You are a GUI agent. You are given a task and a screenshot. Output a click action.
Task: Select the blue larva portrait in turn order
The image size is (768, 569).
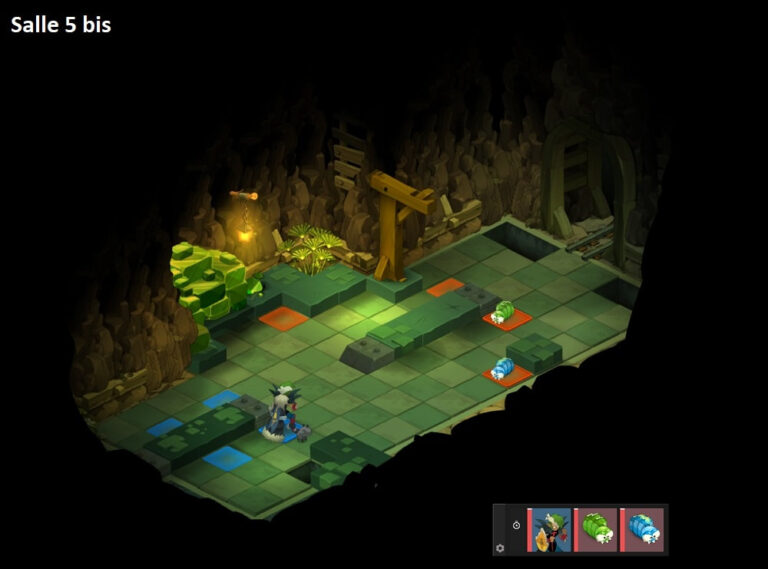pyautogui.click(x=642, y=530)
